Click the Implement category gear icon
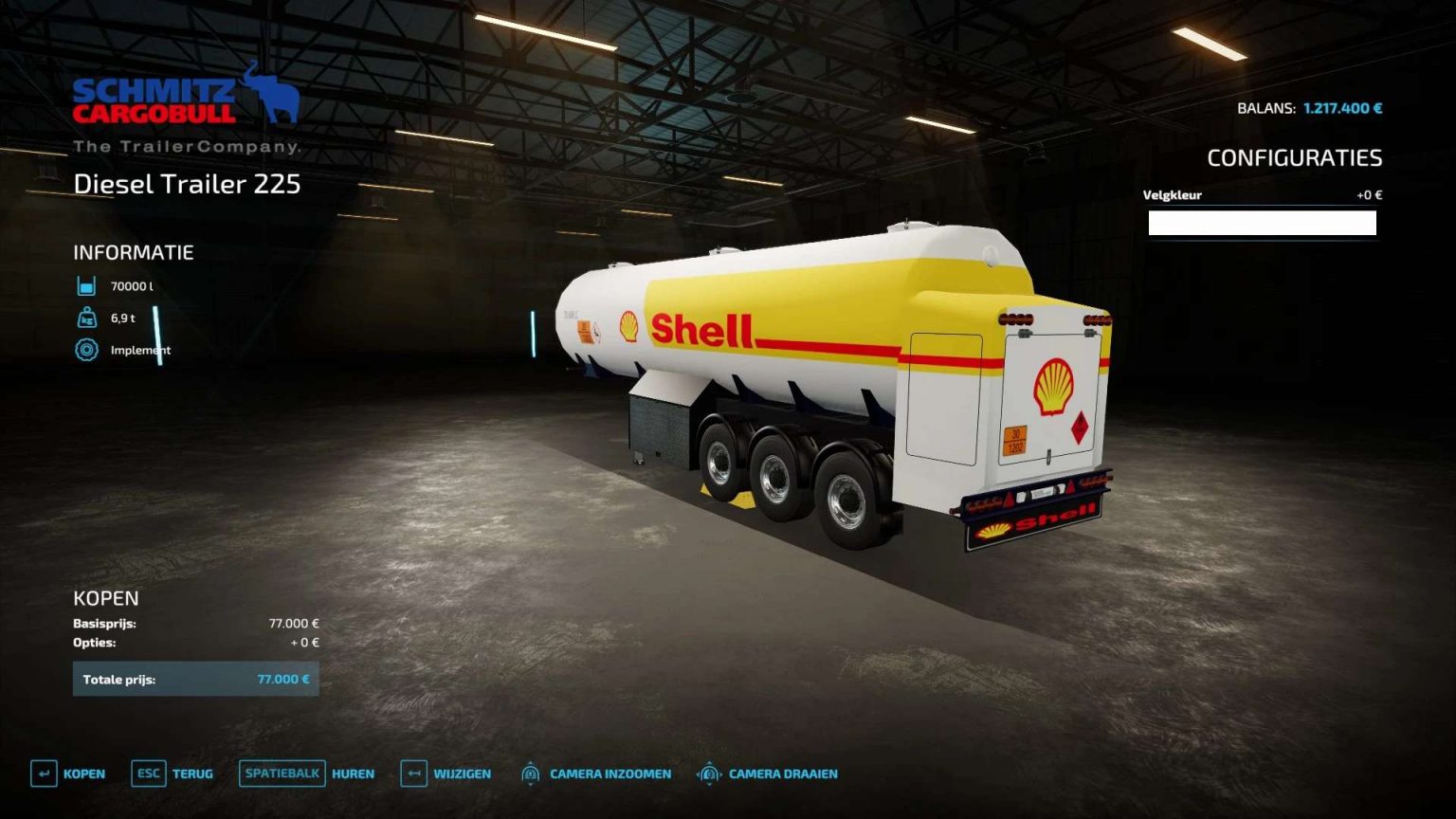Screen dimensions: 1456x819 (x=84, y=350)
